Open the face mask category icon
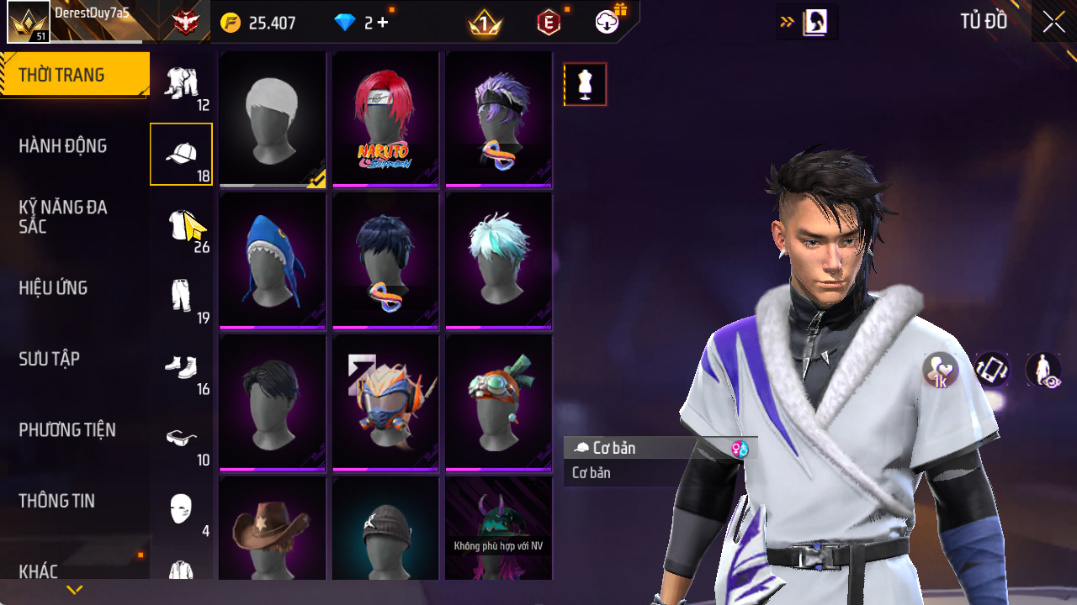 point(181,509)
